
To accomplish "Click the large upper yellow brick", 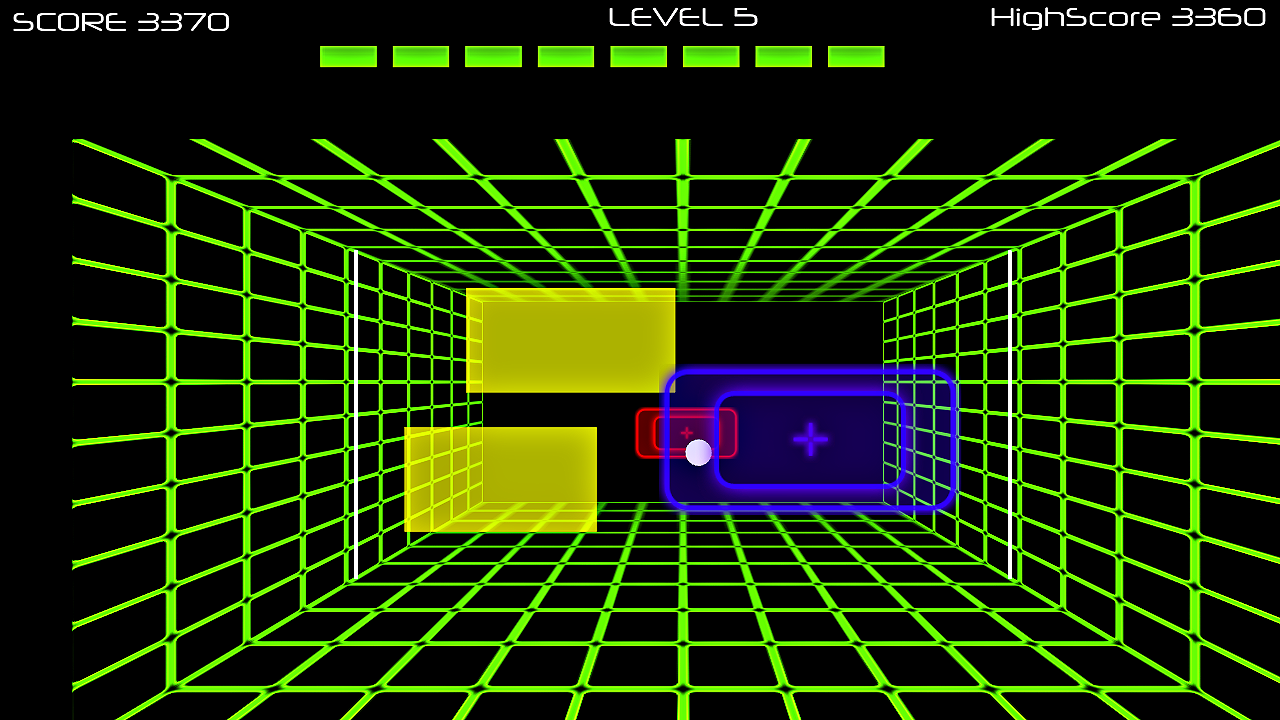I will 570,340.
